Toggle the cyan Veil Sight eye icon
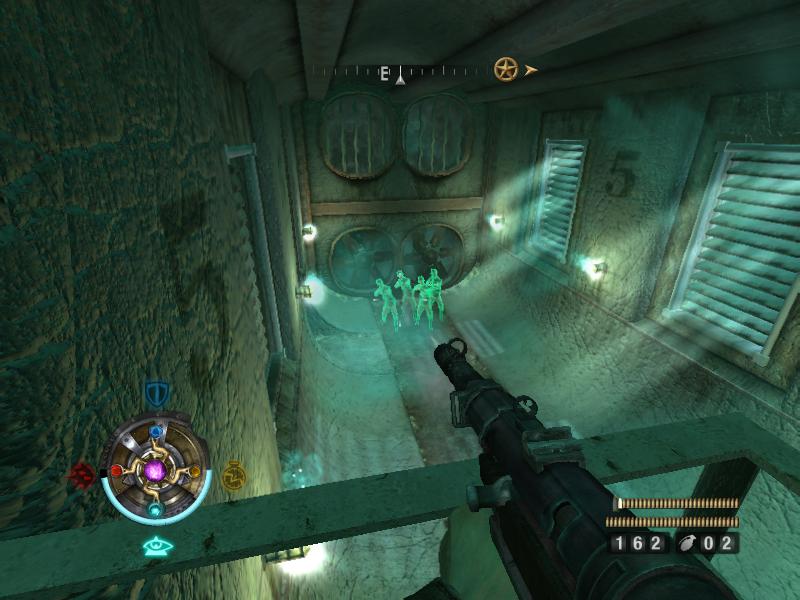This screenshot has height=600, width=800. coord(155,546)
